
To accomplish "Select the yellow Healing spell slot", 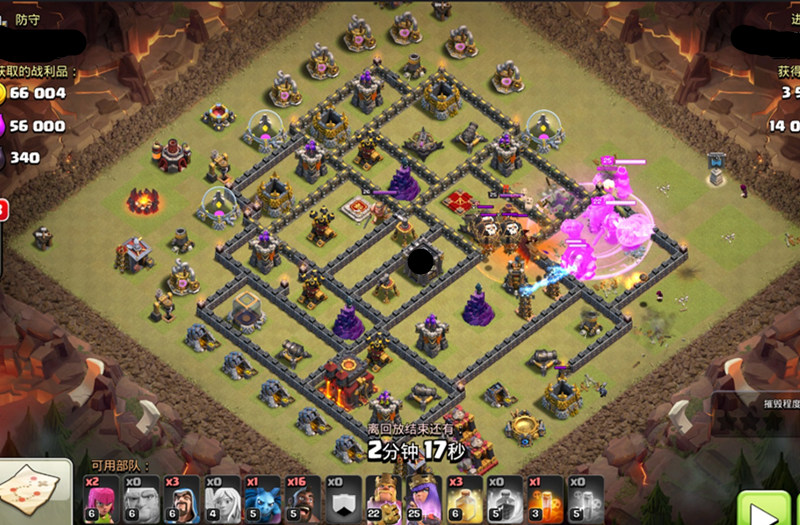I will point(467,497).
